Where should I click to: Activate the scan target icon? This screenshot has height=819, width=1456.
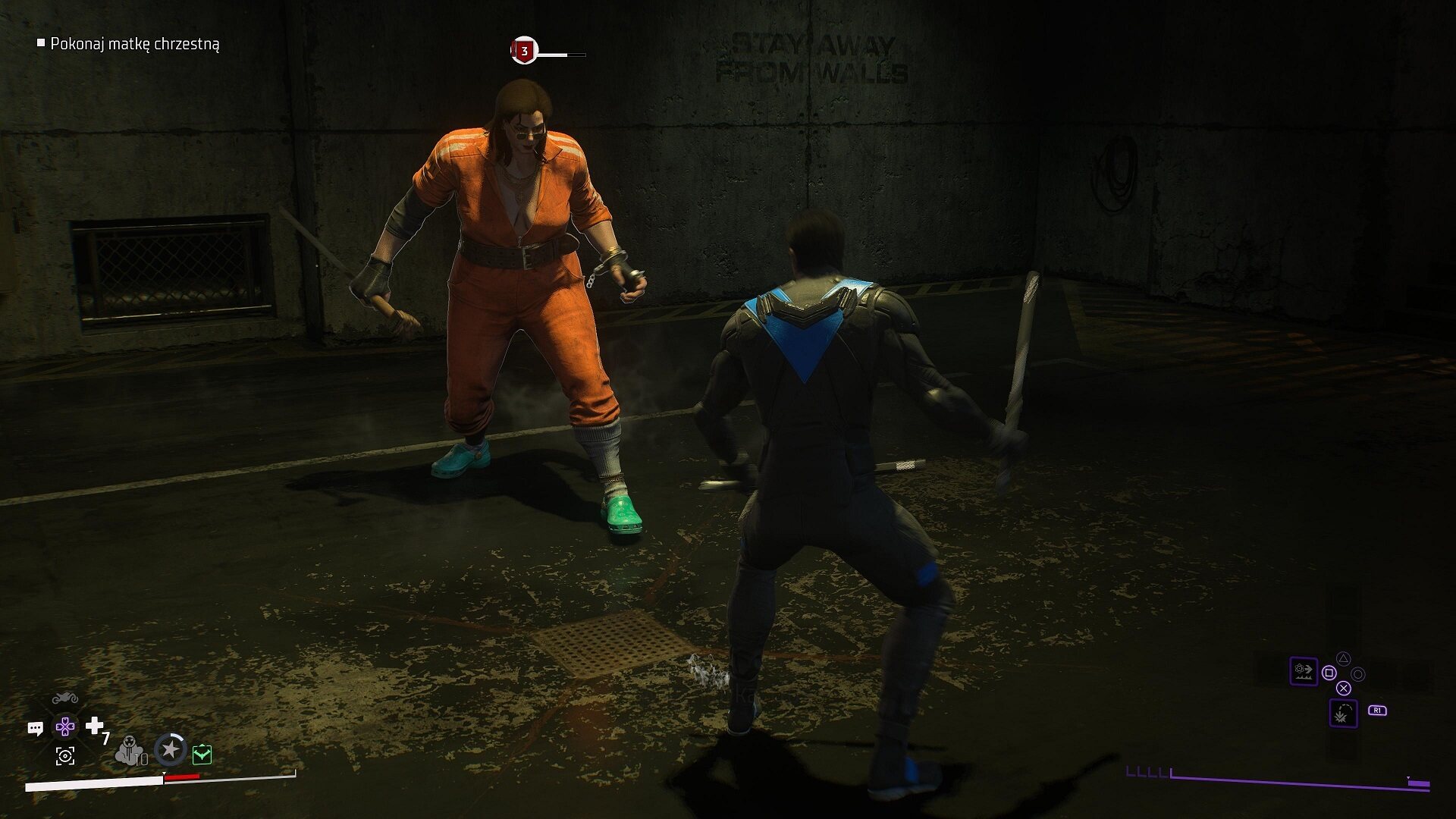point(65,755)
